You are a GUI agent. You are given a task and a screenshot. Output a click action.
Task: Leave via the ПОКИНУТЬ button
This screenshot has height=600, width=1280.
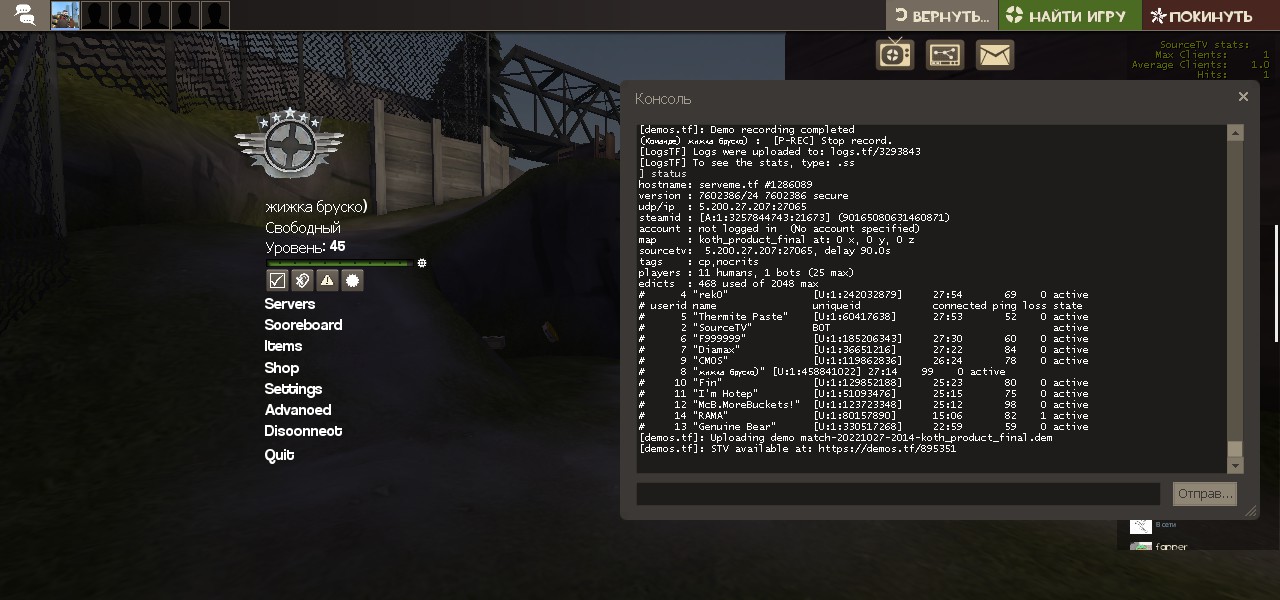coord(1202,16)
